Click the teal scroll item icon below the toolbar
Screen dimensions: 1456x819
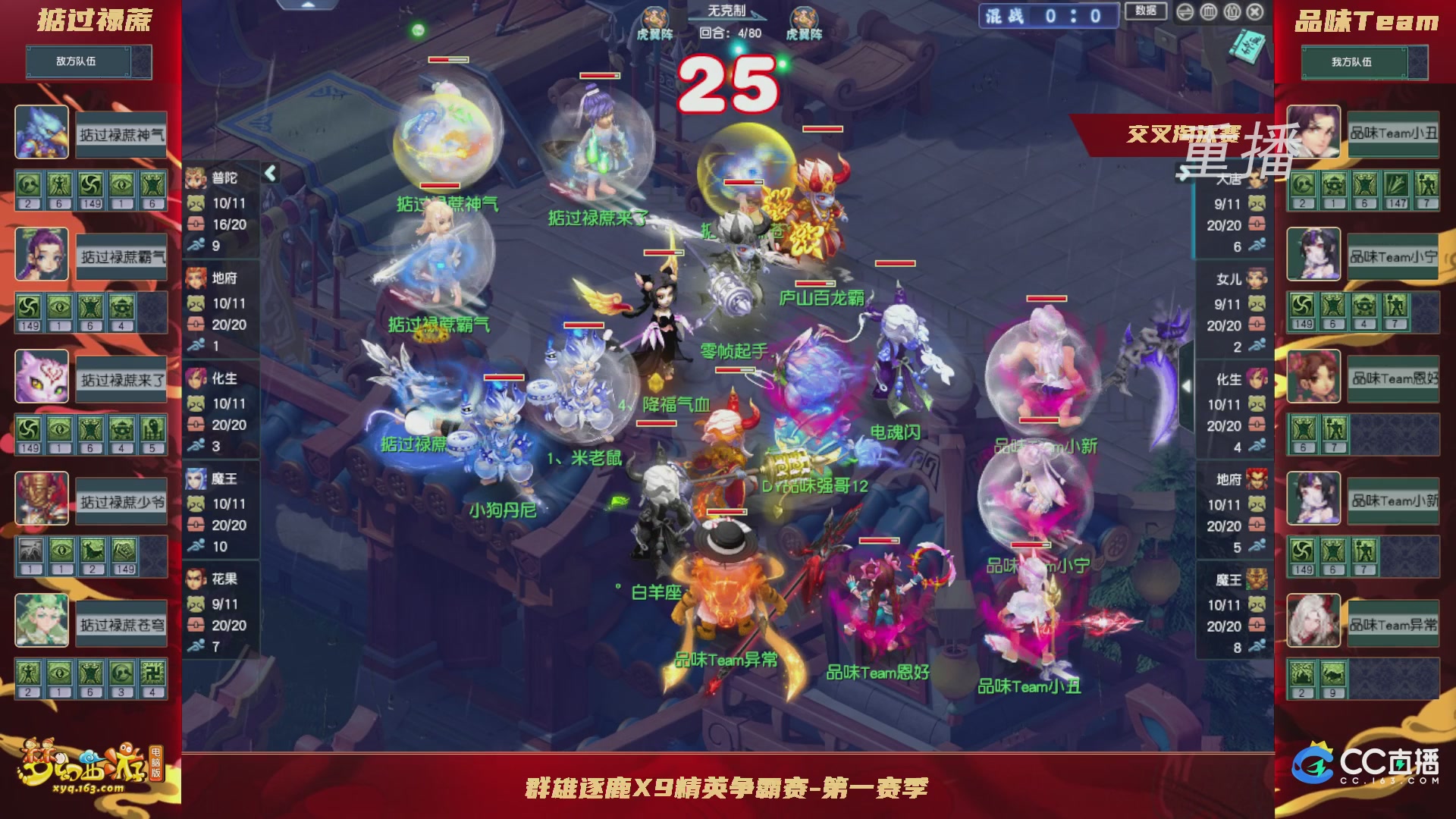click(1247, 45)
